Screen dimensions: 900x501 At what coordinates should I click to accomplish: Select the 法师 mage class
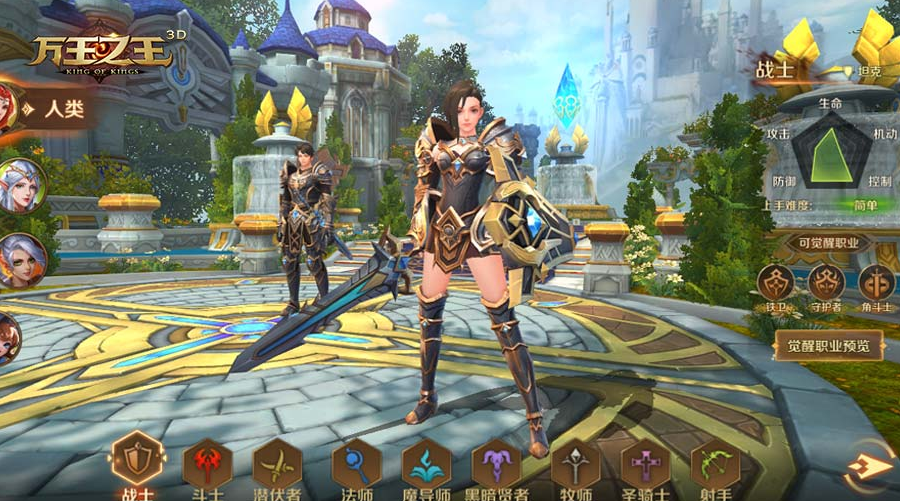(x=356, y=464)
